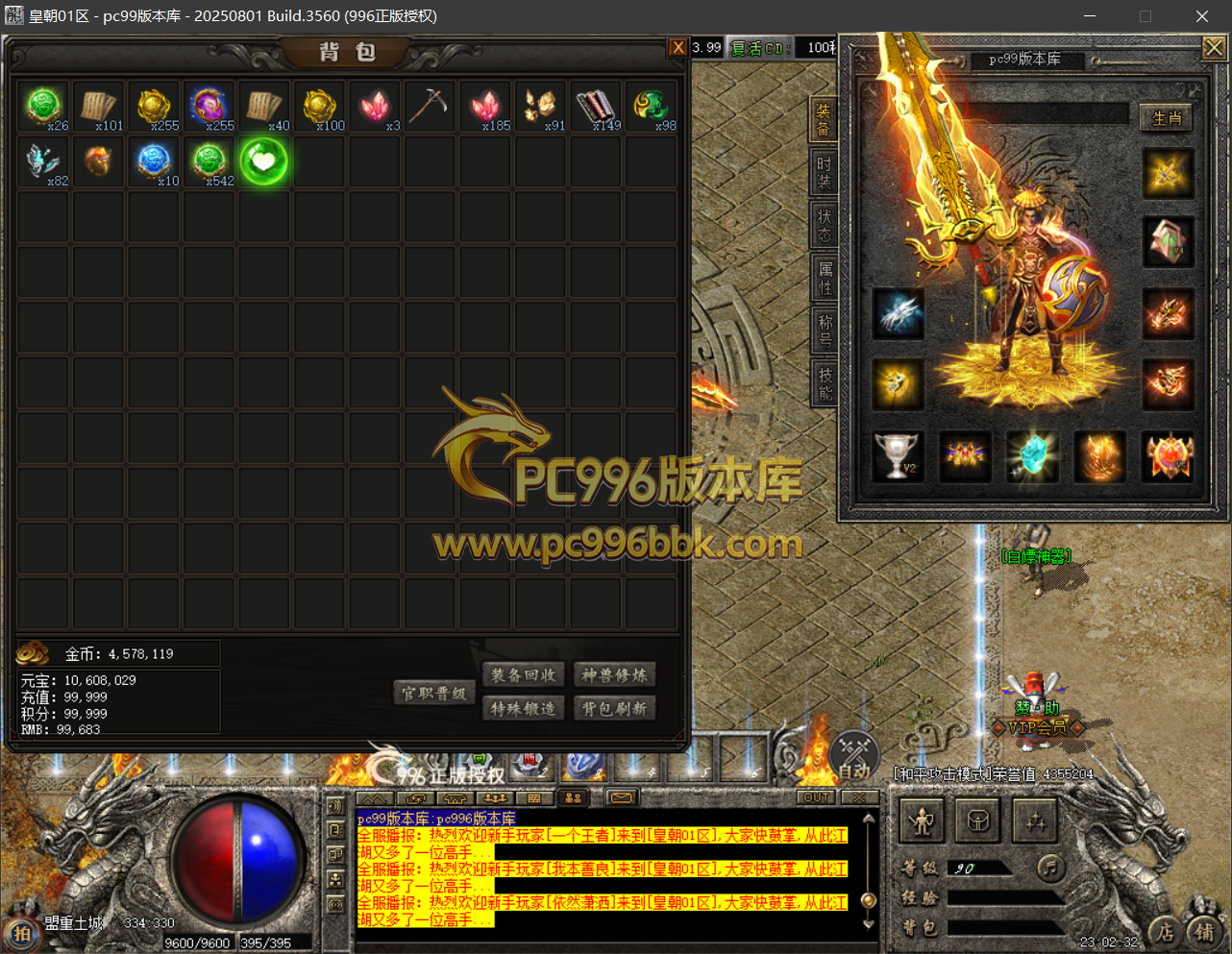The image size is (1232, 954).
Task: Select the pickaxe in the backpack
Action: pyautogui.click(x=429, y=106)
